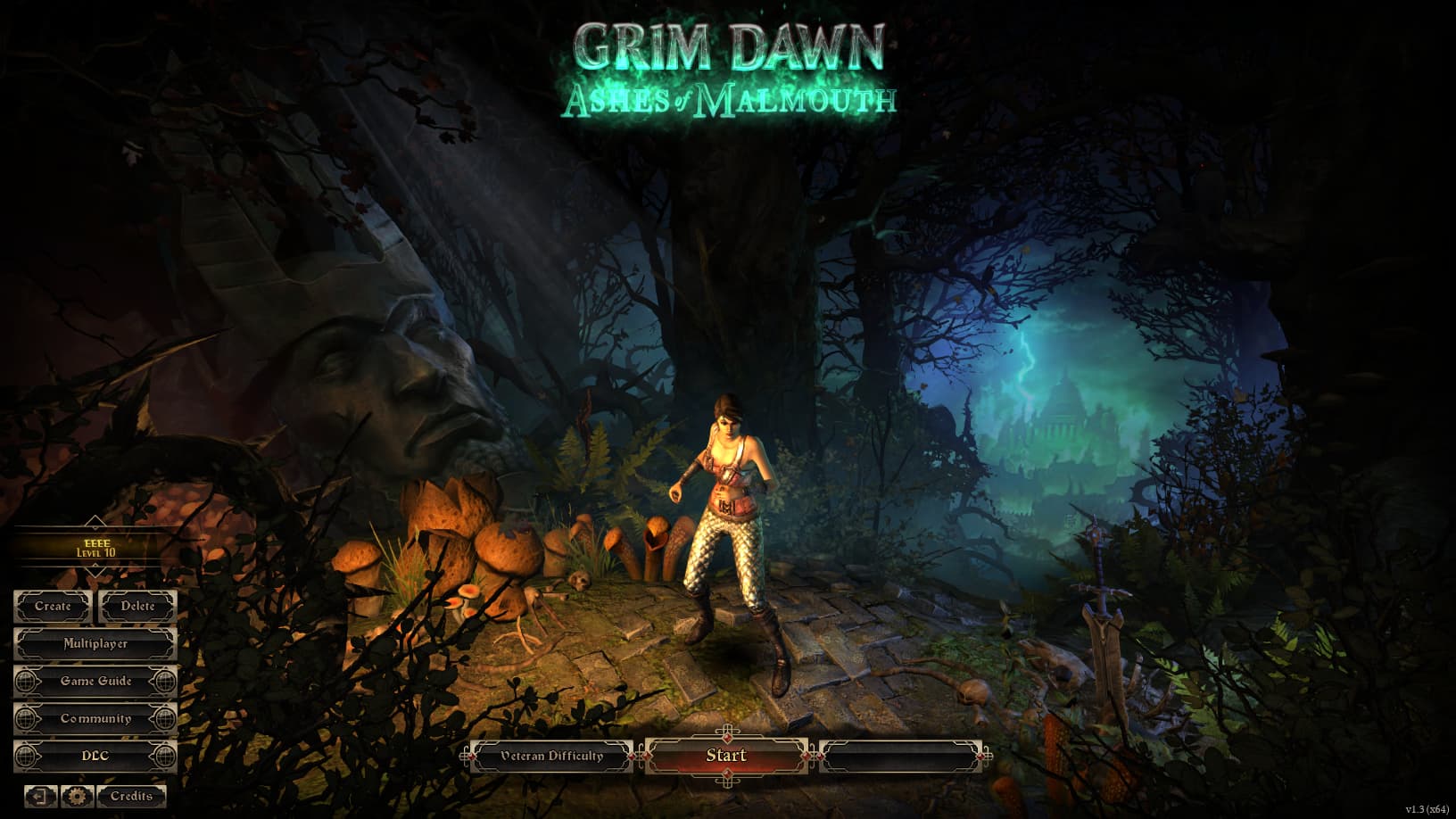
Task: View the Credits
Action: tap(131, 796)
